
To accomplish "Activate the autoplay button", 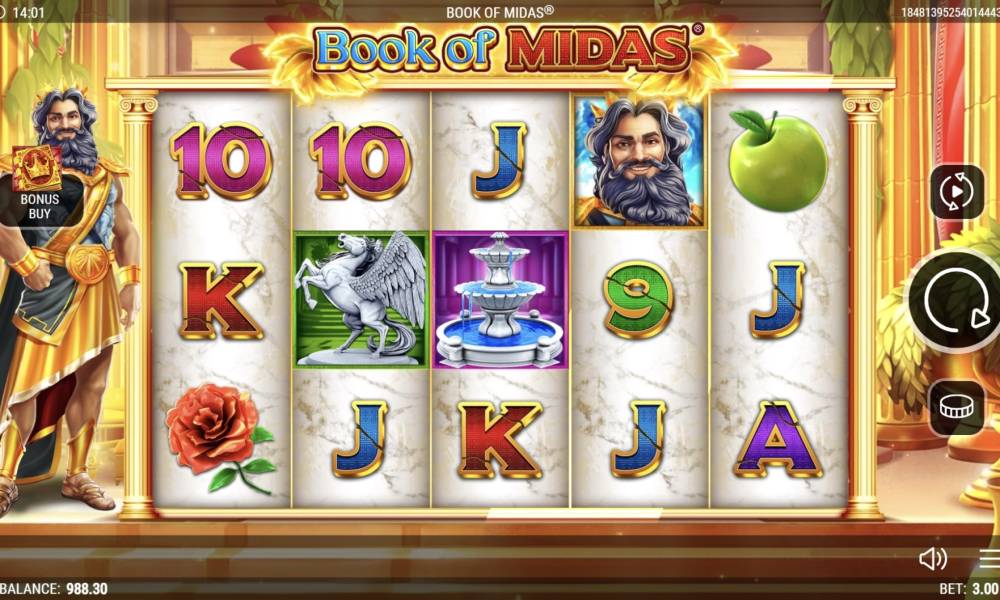I will (957, 191).
